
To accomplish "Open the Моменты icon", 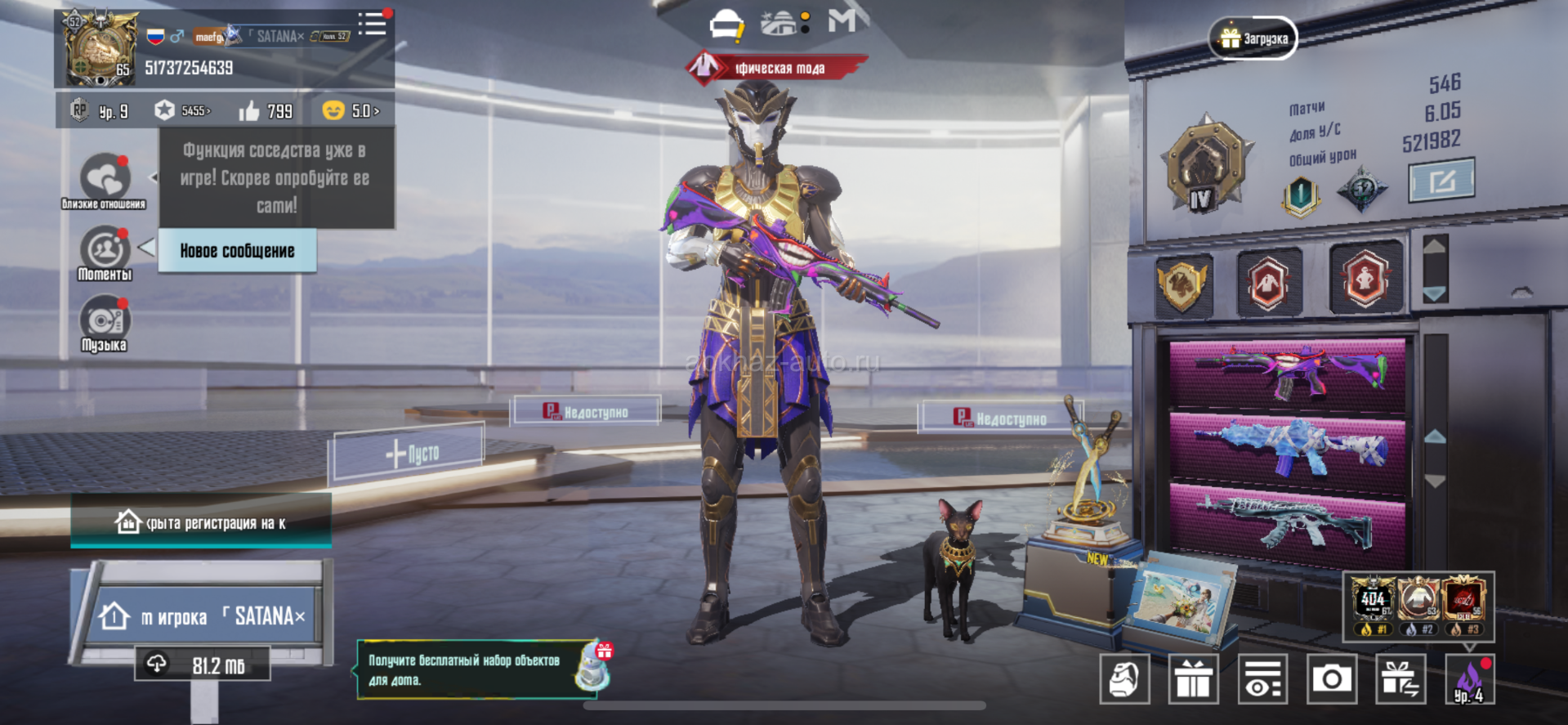I will [x=105, y=251].
